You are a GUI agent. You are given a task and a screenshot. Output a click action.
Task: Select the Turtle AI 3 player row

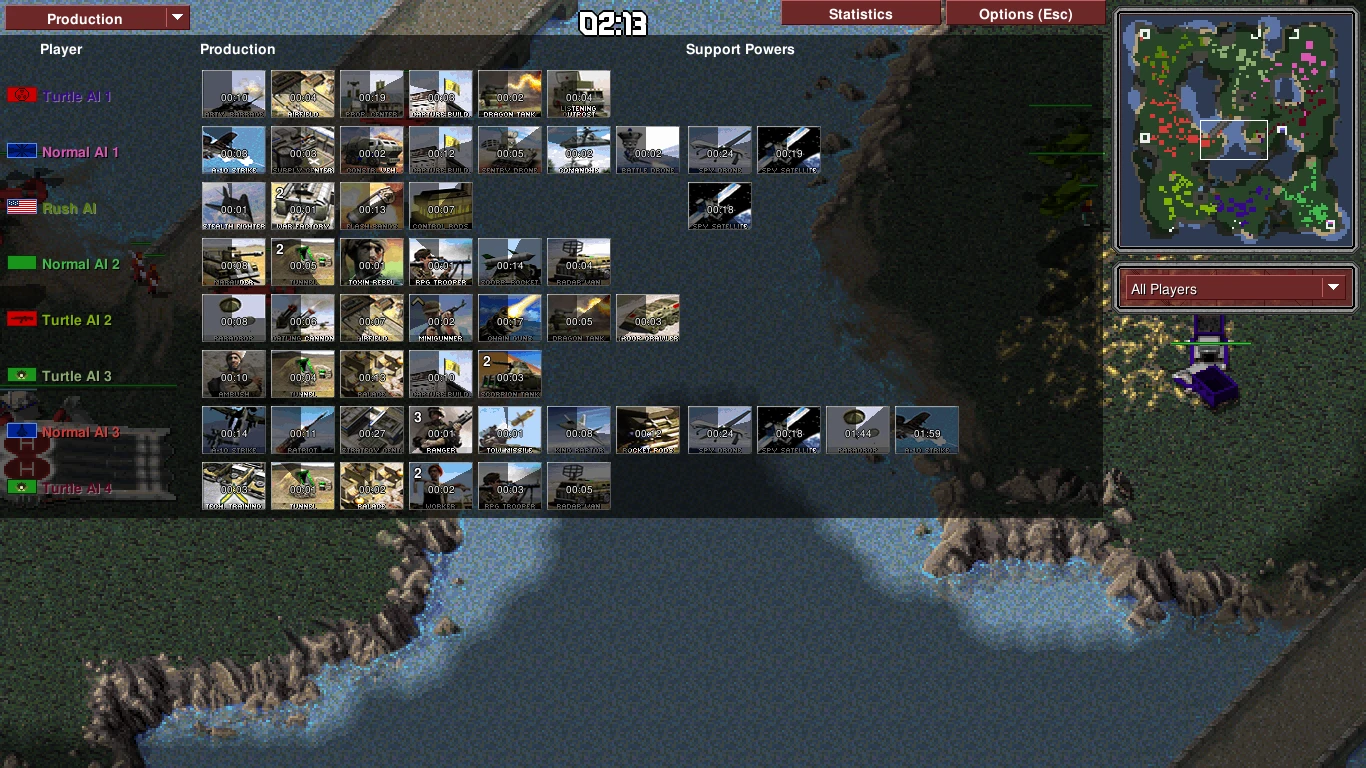point(77,376)
